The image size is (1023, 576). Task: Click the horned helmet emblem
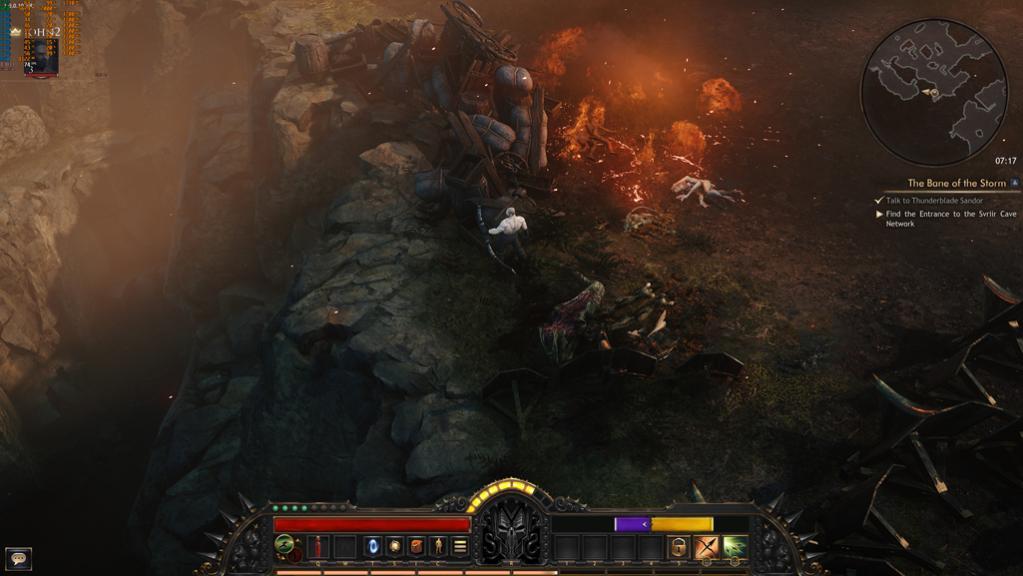tap(511, 530)
